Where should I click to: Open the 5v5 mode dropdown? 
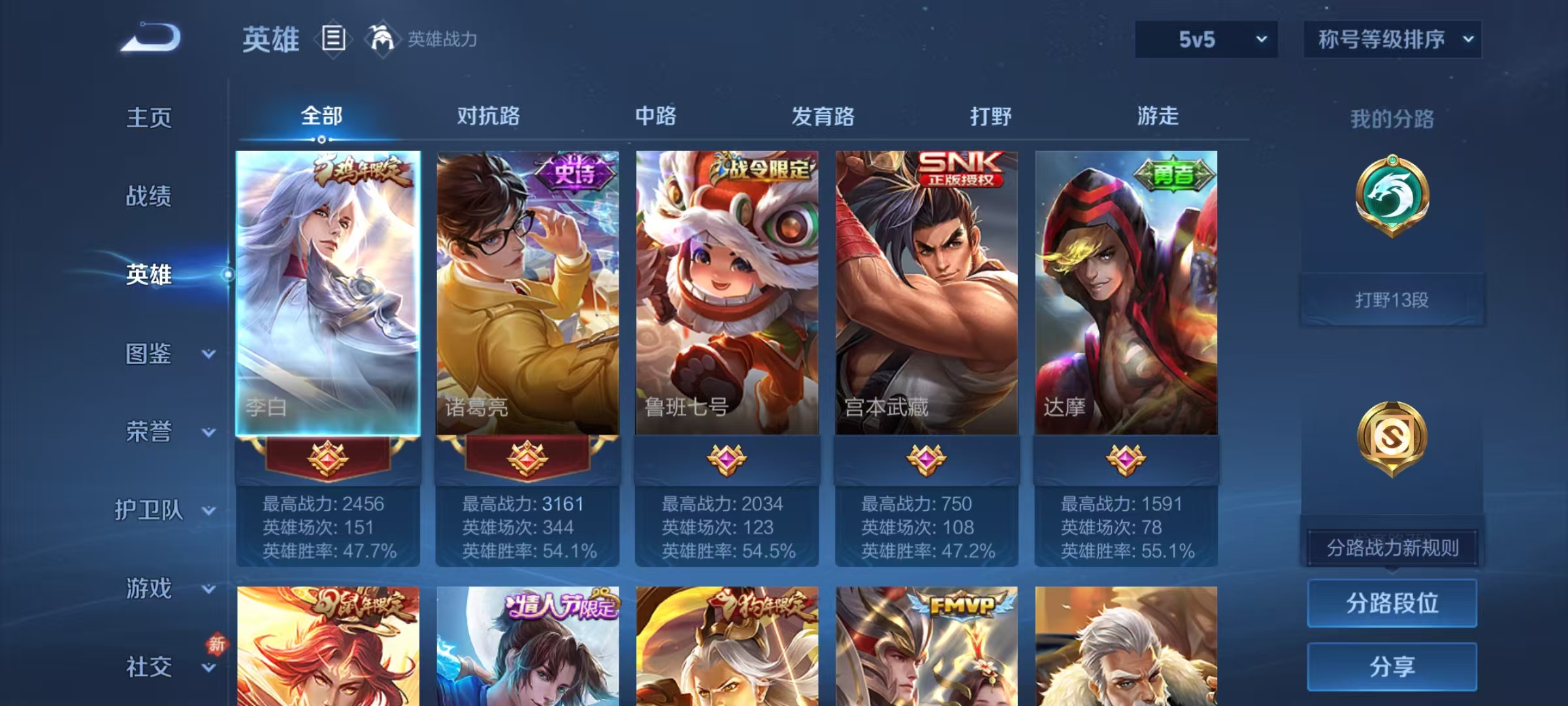tap(1205, 39)
